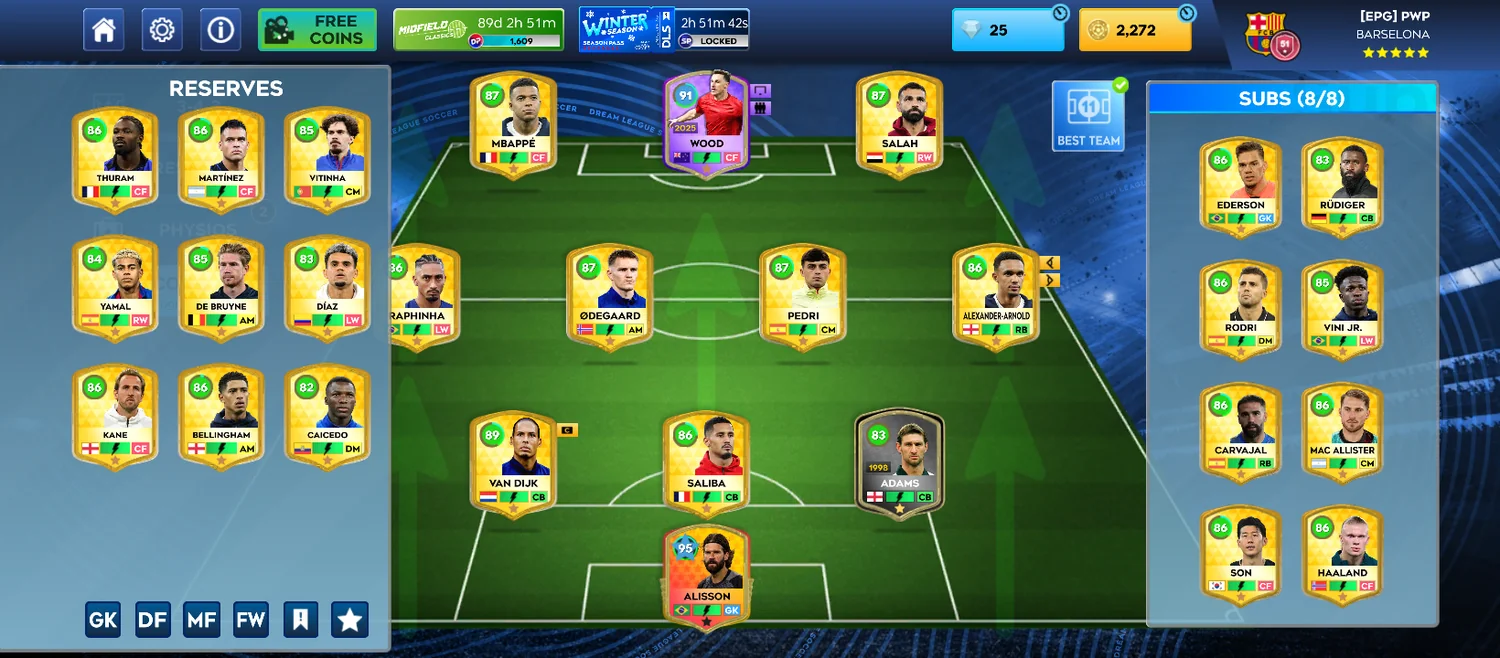1500x658 pixels.
Task: Show the info panel
Action: [220, 30]
